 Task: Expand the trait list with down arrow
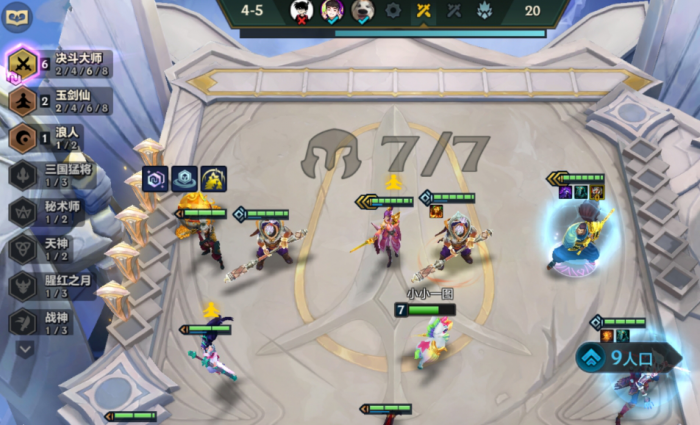pos(24,349)
